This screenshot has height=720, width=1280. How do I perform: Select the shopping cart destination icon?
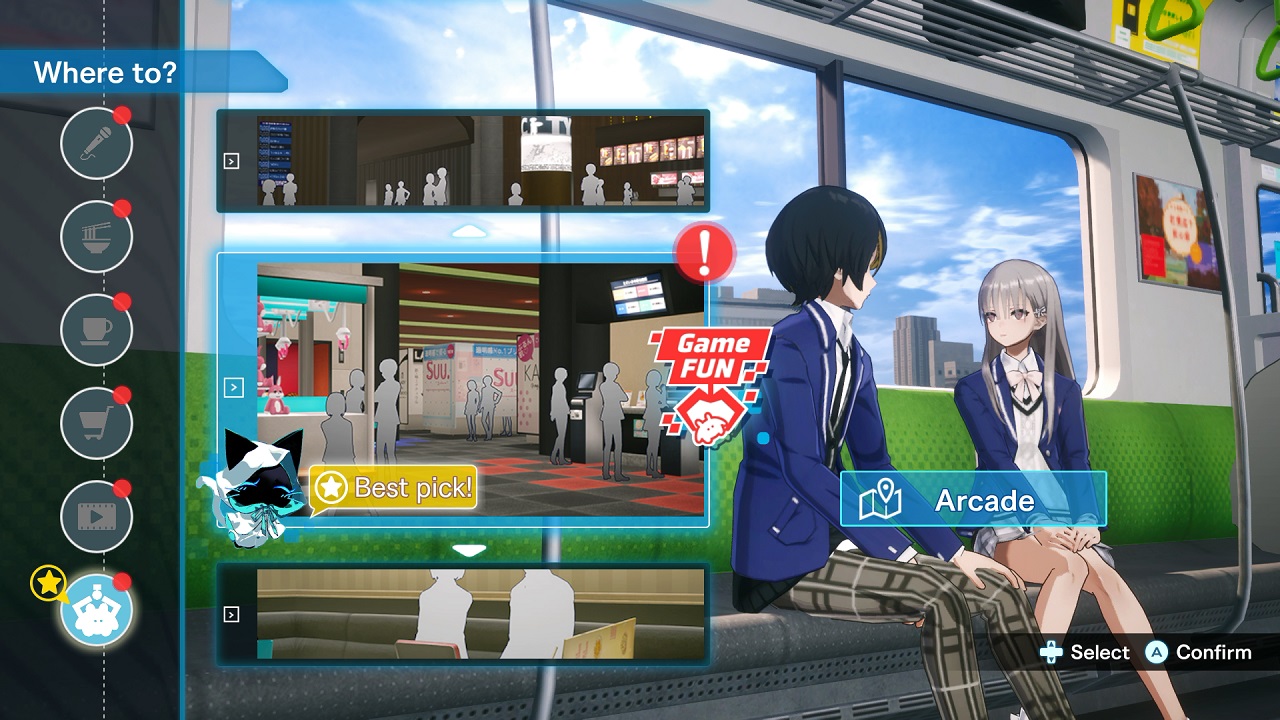click(x=96, y=423)
